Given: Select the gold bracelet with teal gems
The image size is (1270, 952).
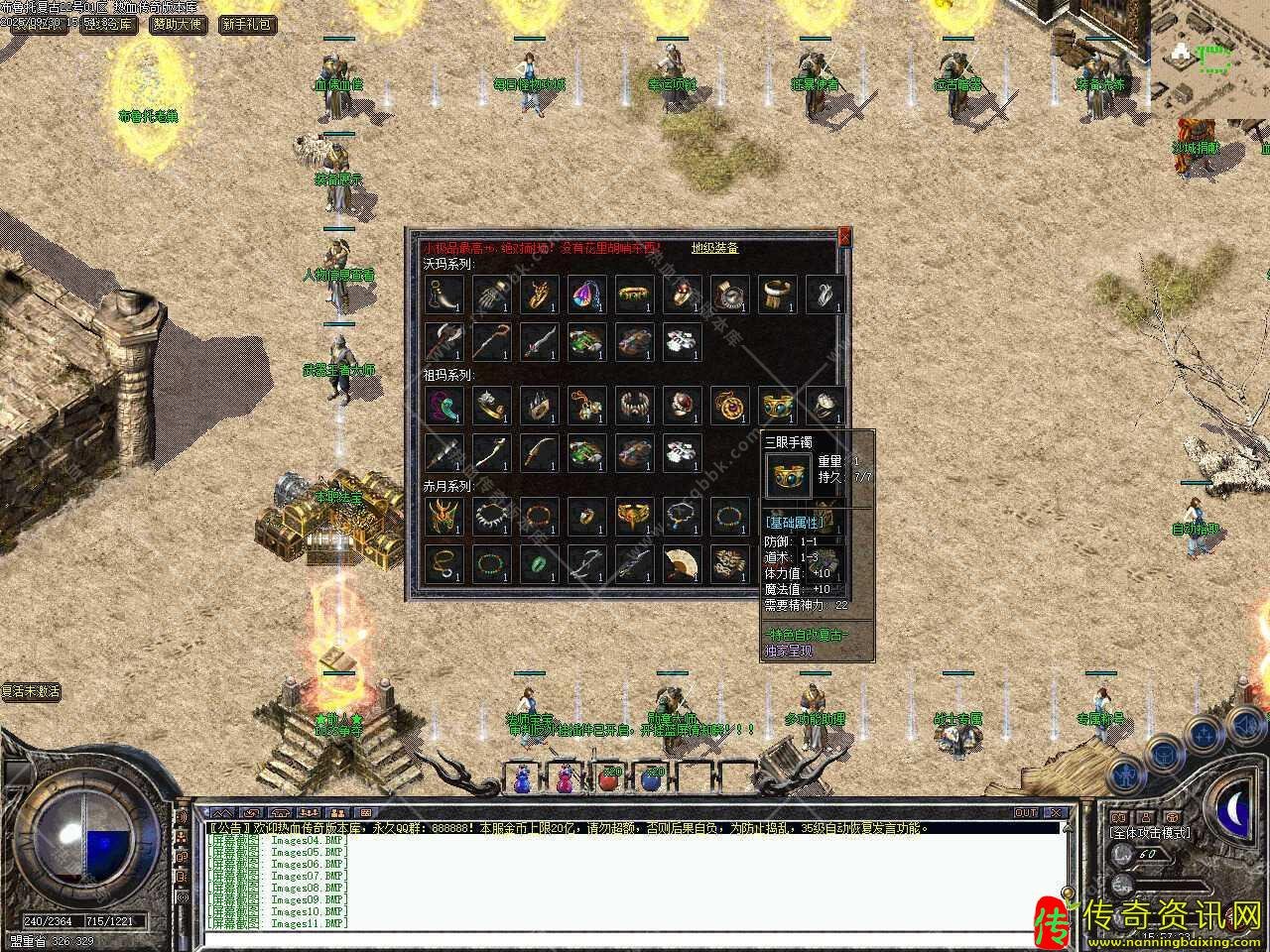Looking at the screenshot, I should click(776, 406).
